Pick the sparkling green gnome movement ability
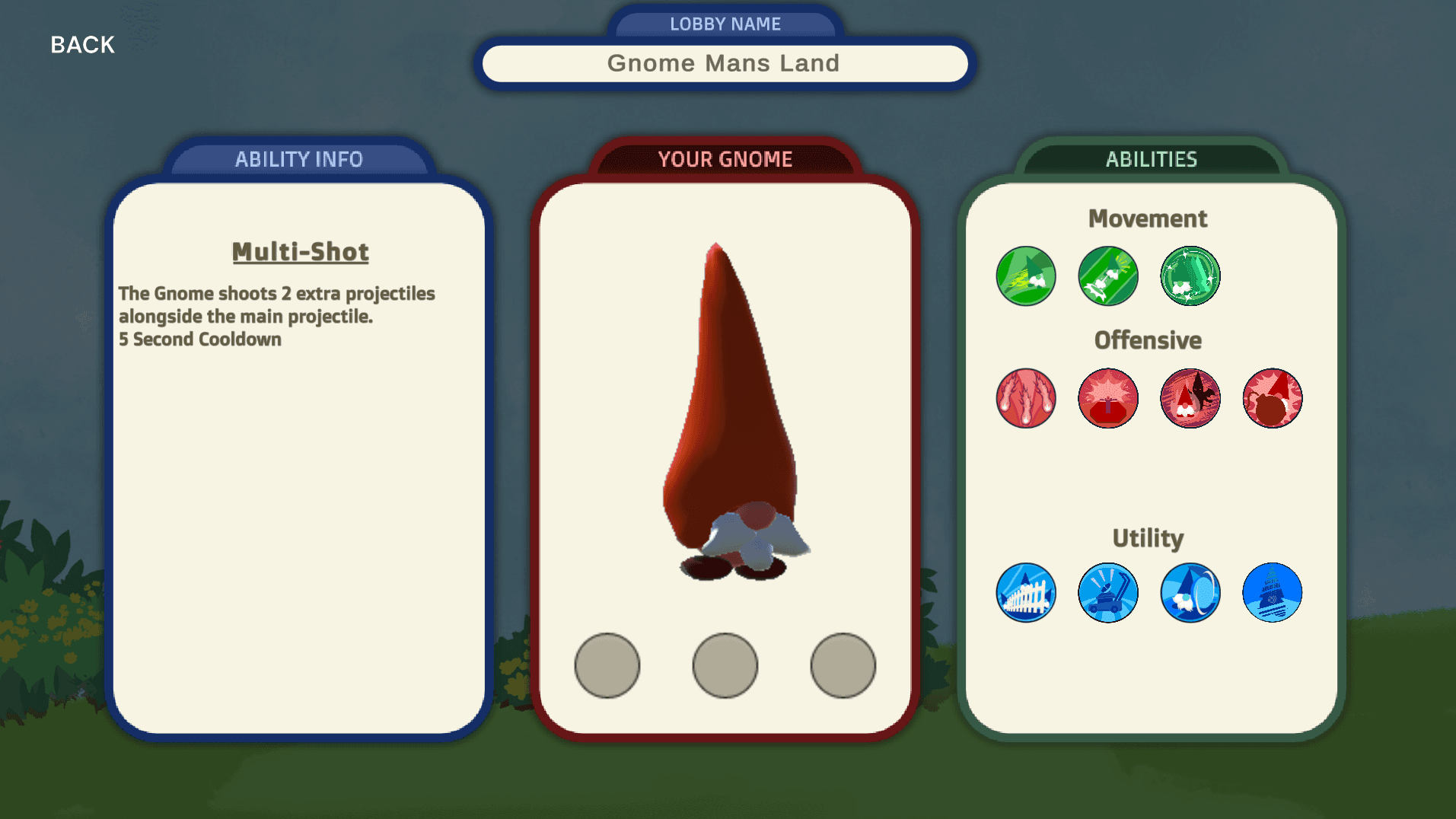 click(x=1190, y=276)
